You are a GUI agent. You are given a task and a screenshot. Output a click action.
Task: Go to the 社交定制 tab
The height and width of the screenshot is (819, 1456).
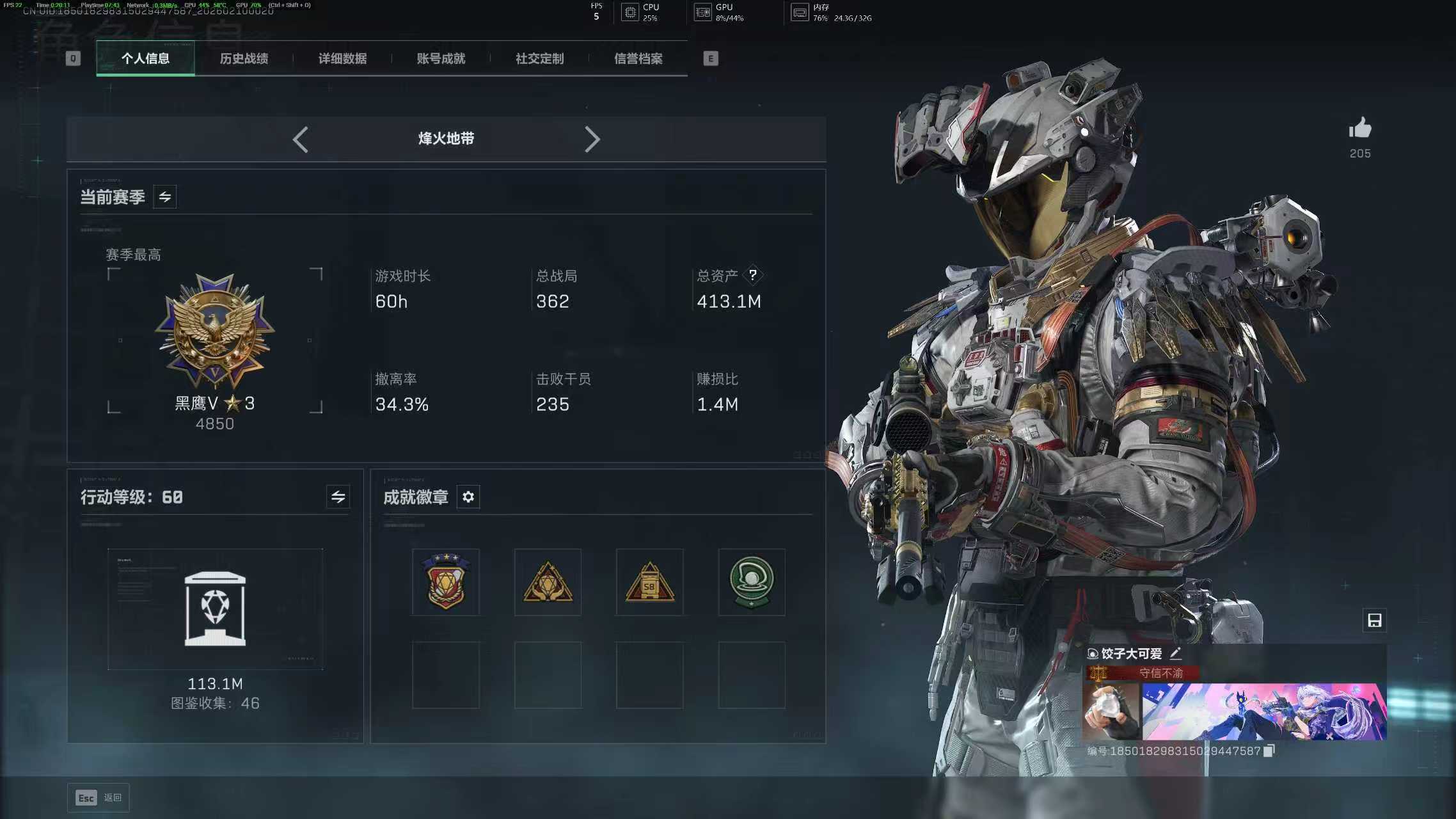[539, 59]
